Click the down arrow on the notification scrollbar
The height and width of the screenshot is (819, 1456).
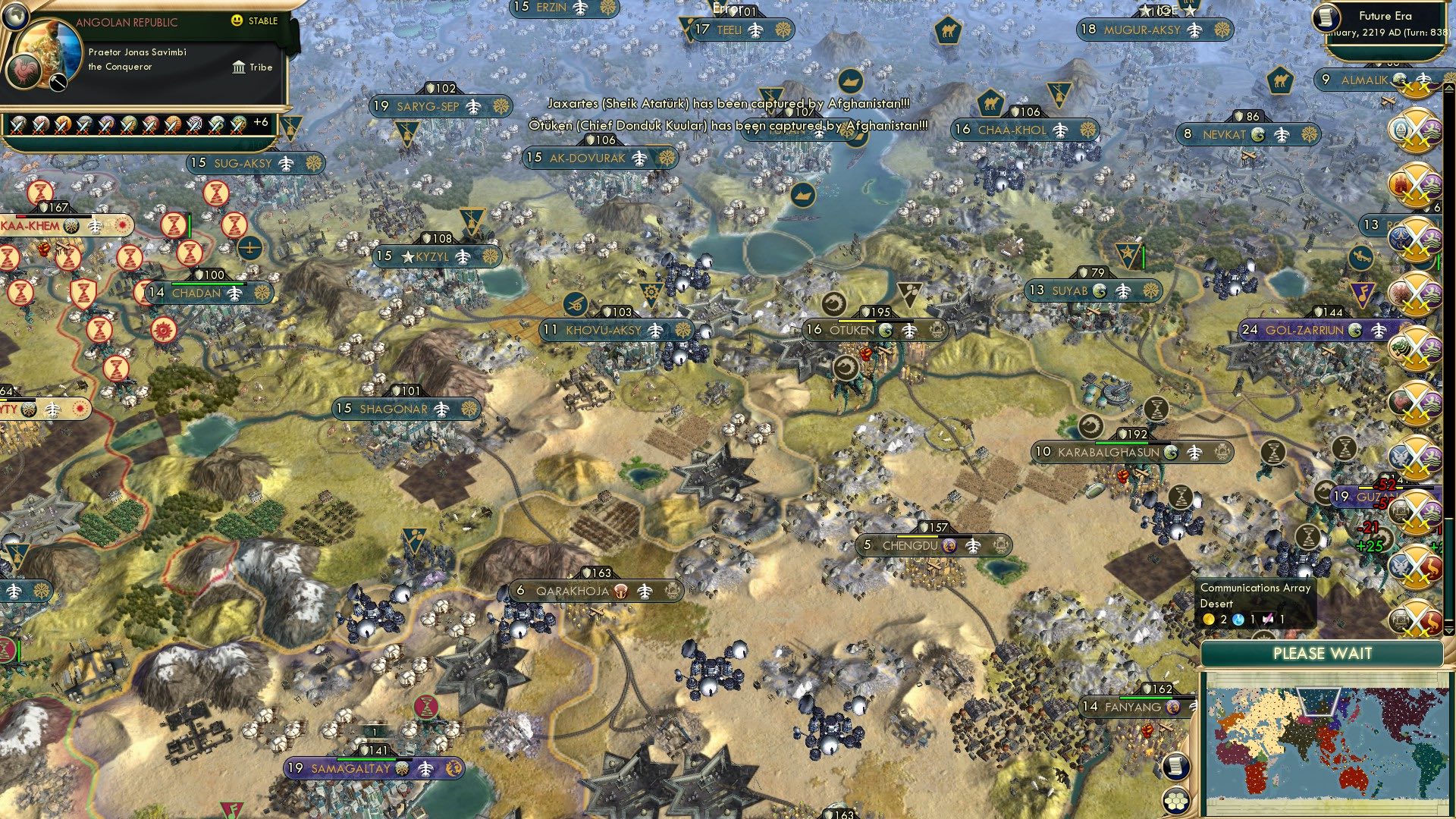click(1449, 631)
